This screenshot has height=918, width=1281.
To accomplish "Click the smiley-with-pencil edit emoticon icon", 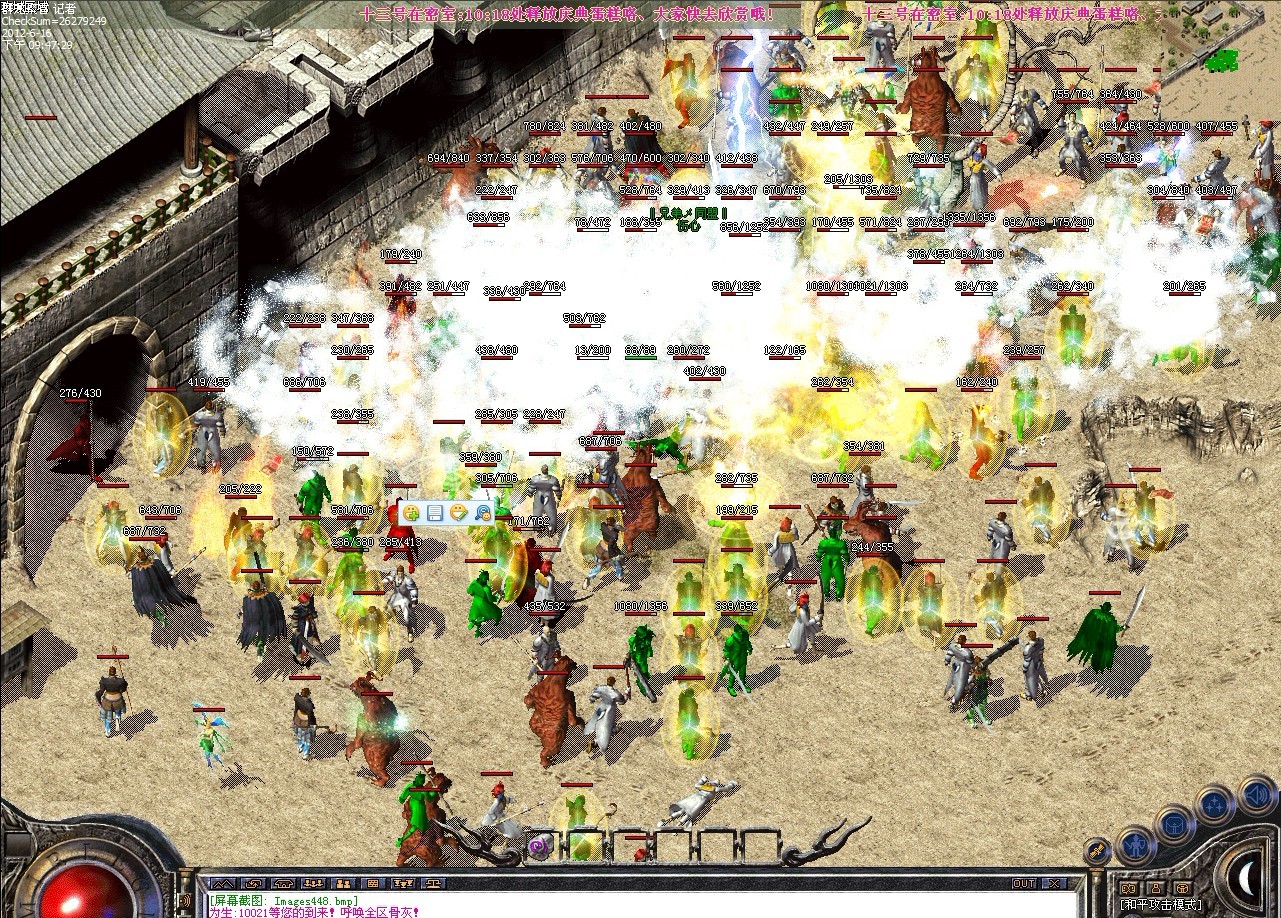I will pos(459,512).
